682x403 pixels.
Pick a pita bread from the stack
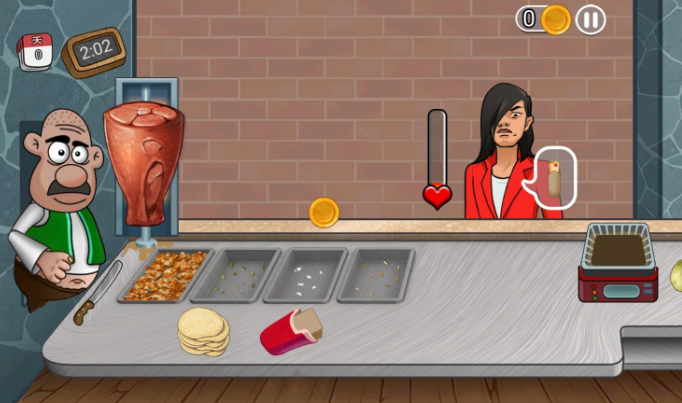tap(204, 330)
